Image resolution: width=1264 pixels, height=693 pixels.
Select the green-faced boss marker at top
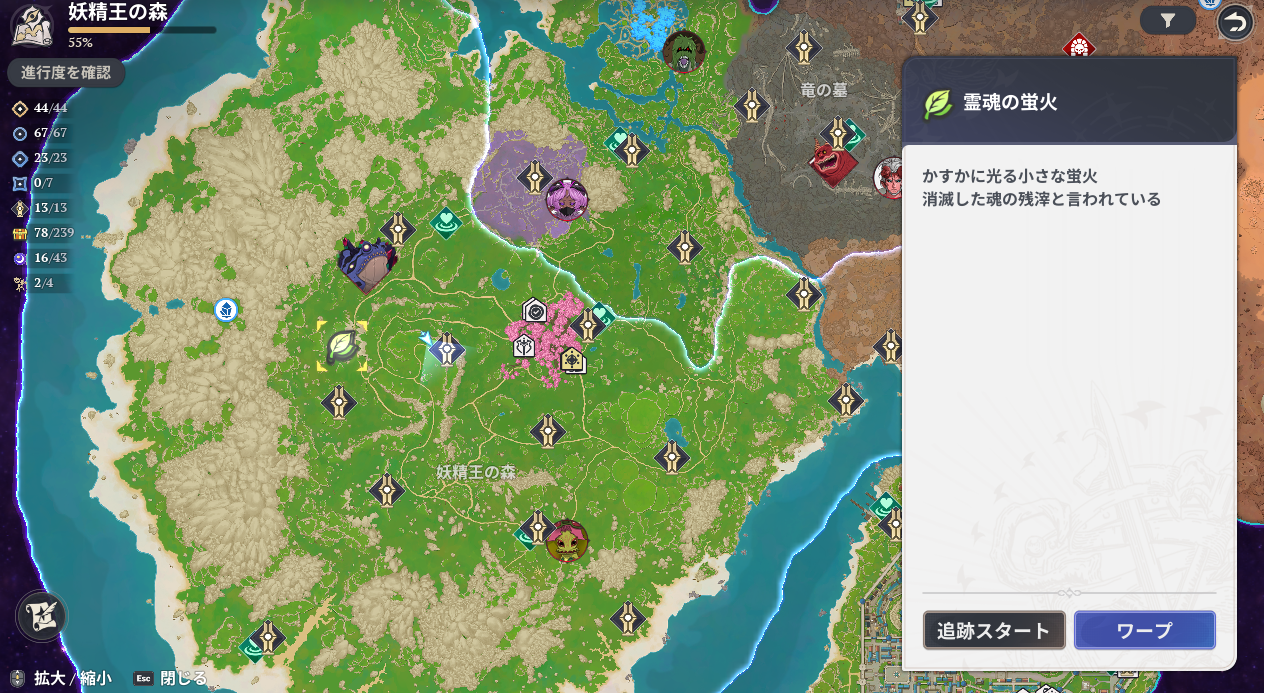(684, 51)
